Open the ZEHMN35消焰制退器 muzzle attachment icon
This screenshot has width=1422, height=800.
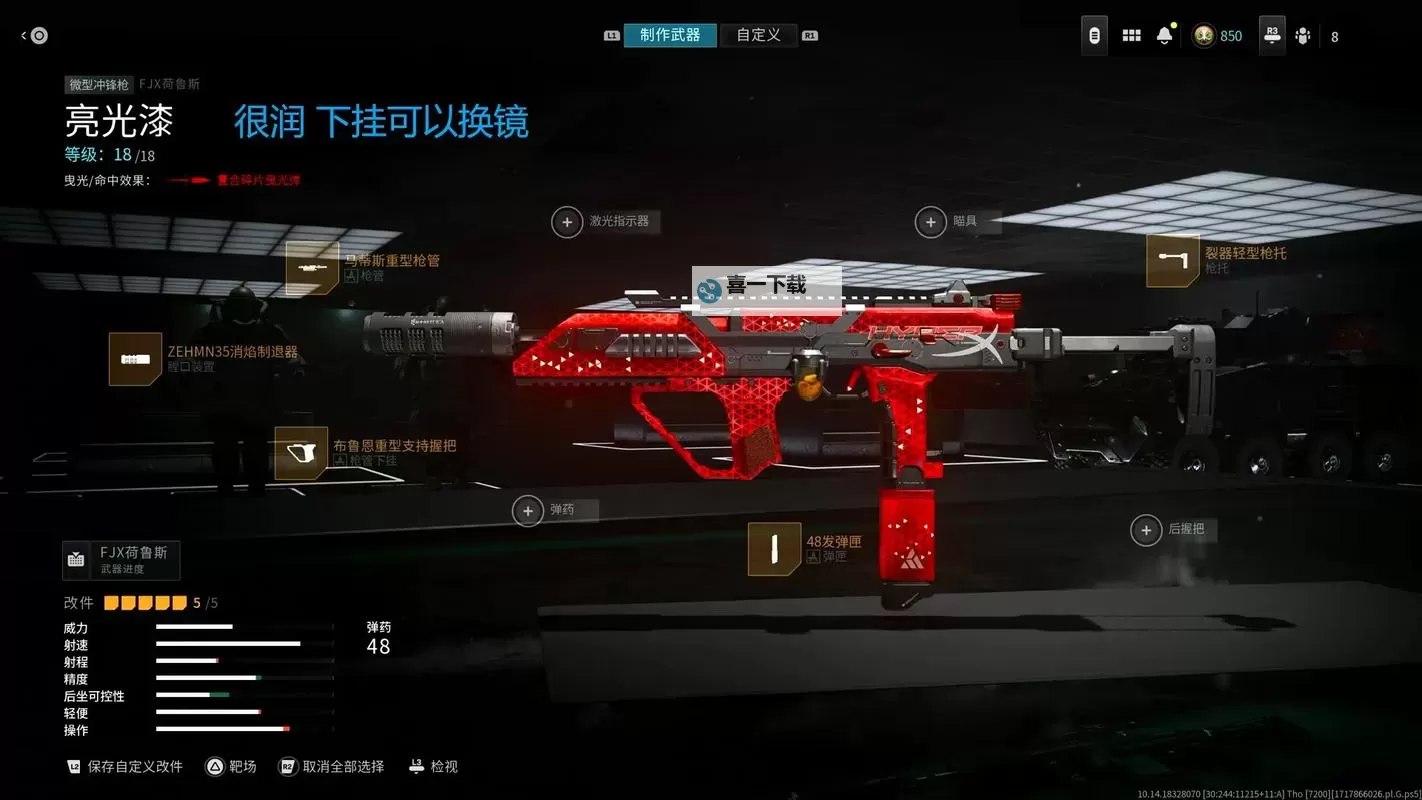click(136, 357)
